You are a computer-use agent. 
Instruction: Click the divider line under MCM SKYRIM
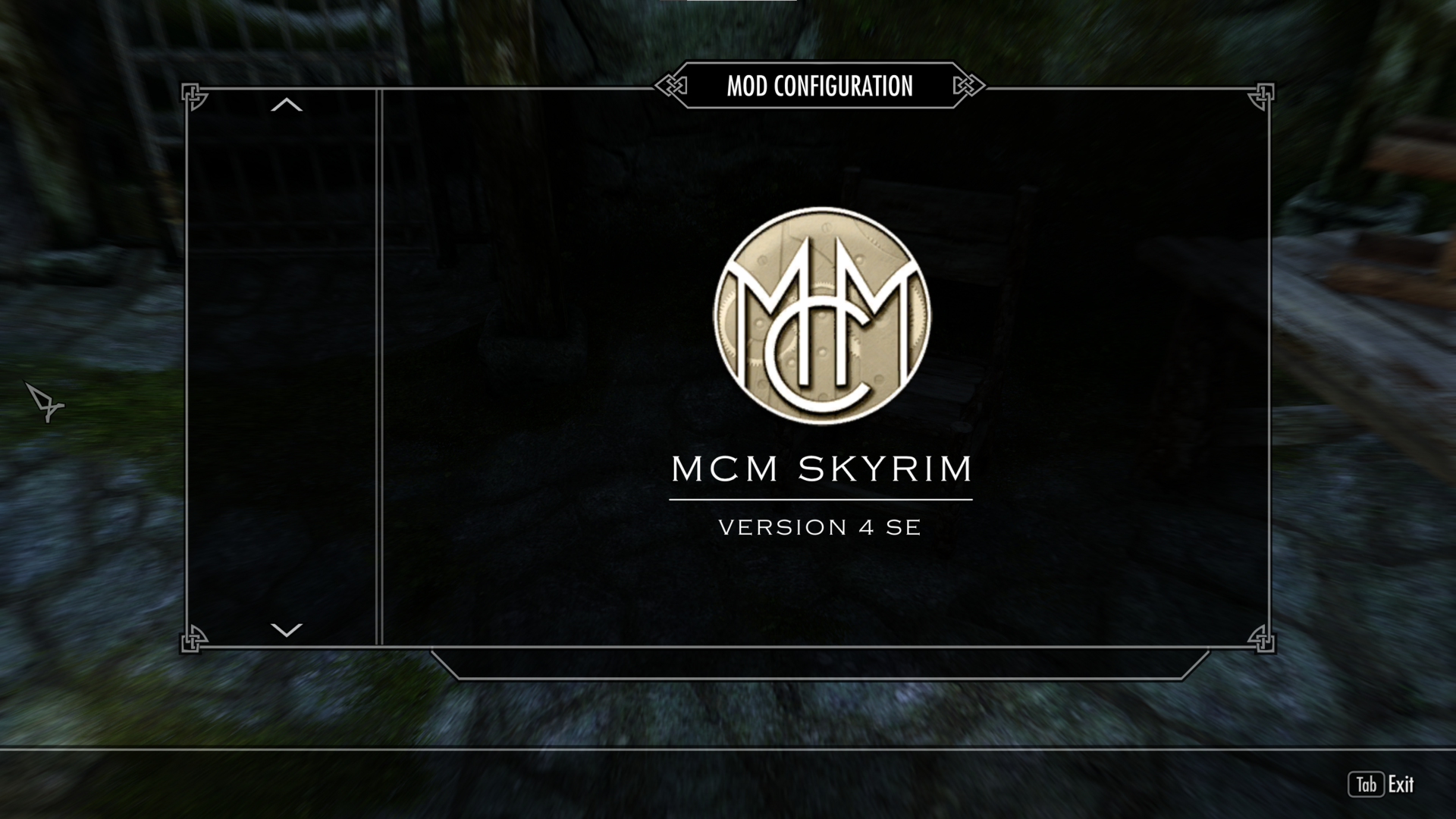(821, 499)
